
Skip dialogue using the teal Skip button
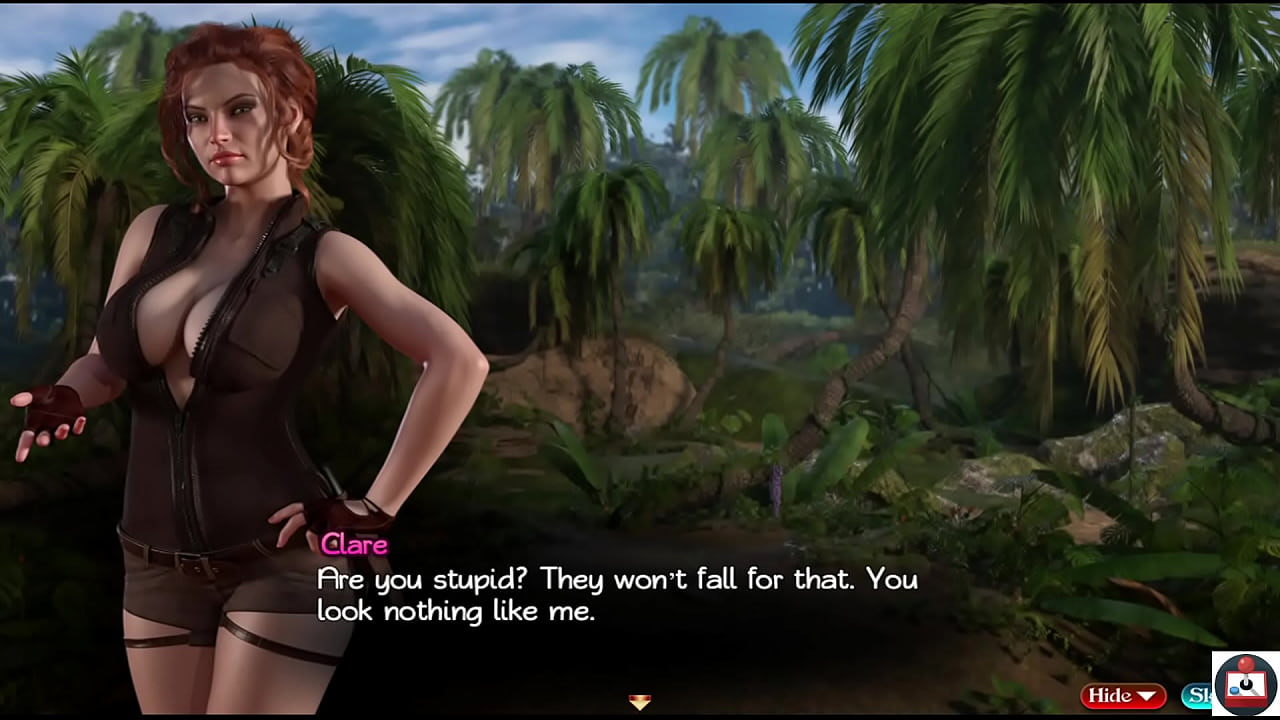tap(1197, 696)
